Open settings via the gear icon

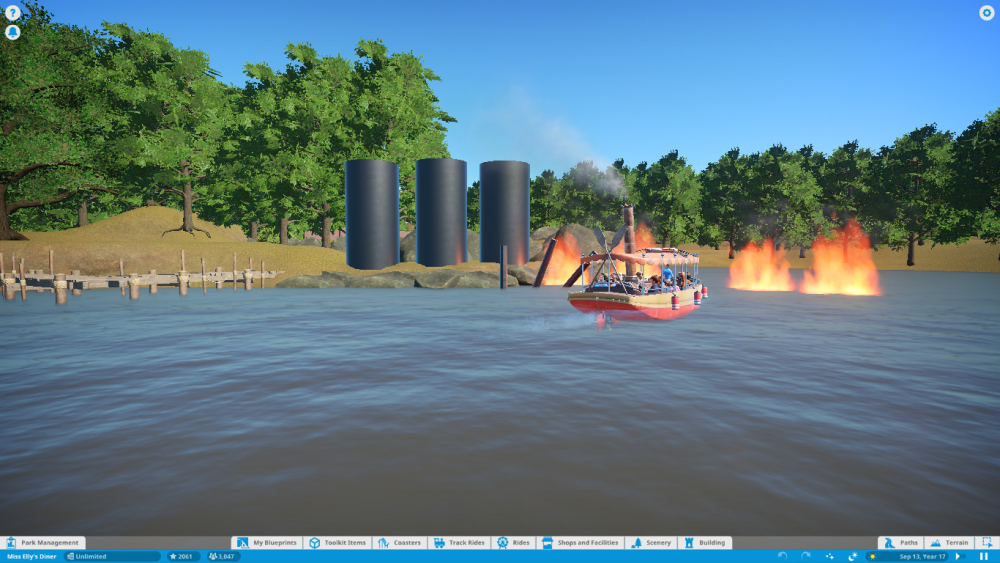coord(986,13)
